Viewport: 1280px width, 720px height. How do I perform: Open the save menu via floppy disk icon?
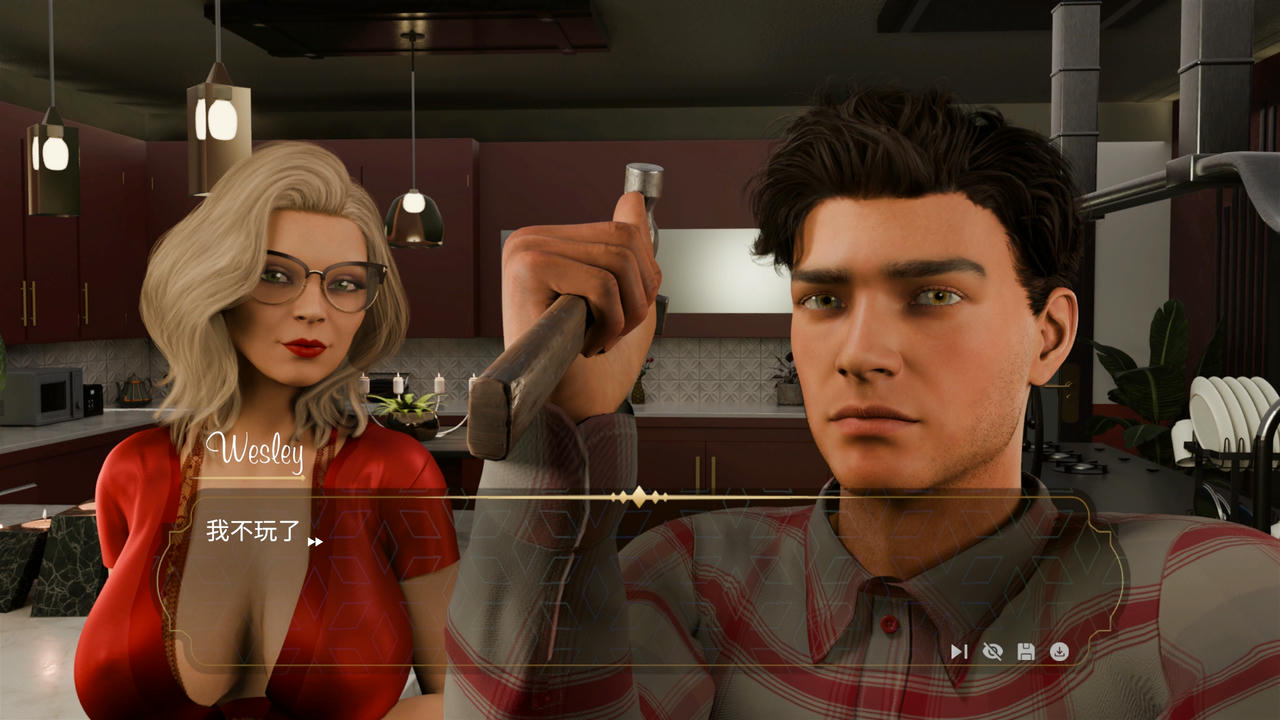1025,652
